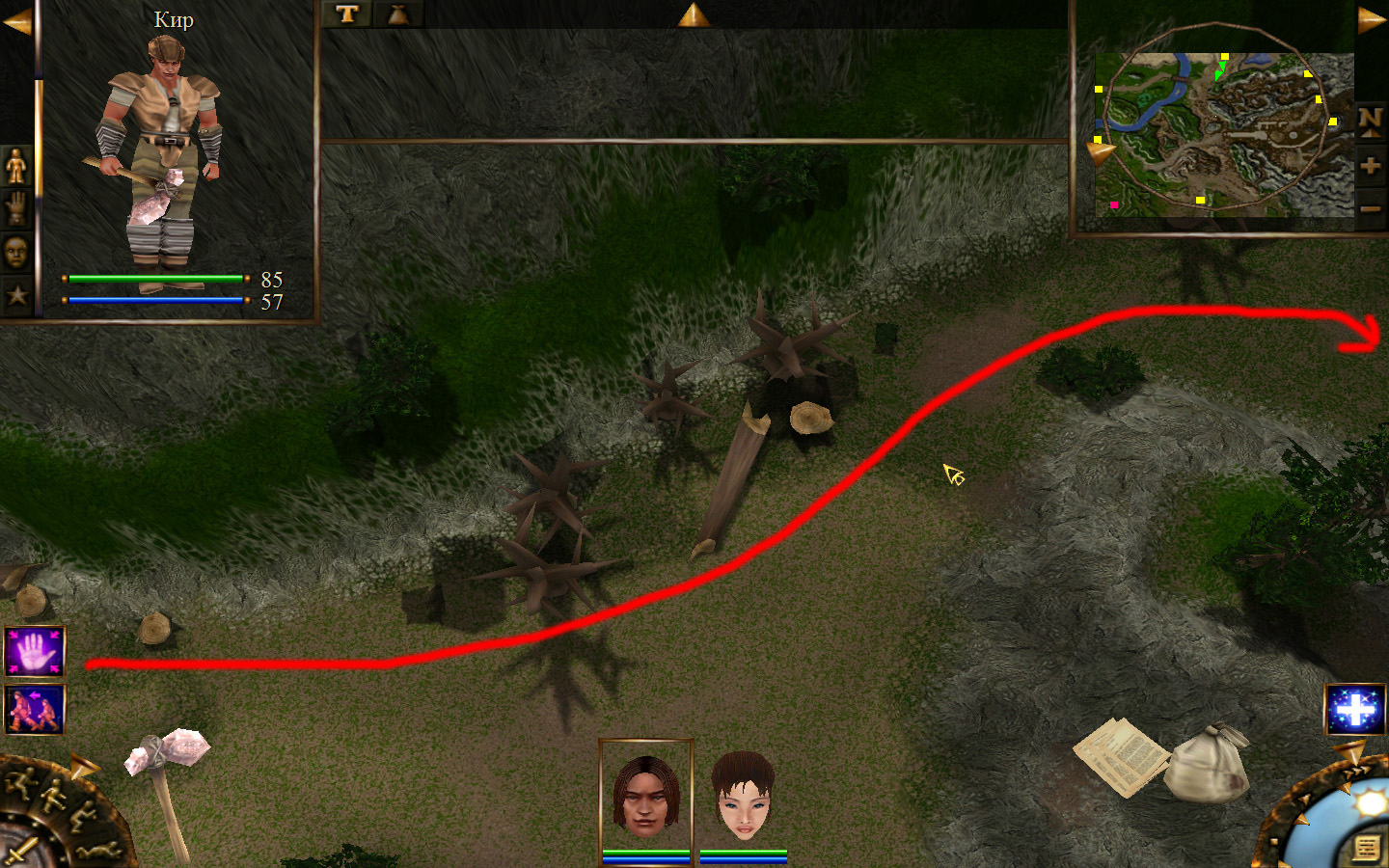
Task: Open the star icon tab
Action: click(16, 295)
